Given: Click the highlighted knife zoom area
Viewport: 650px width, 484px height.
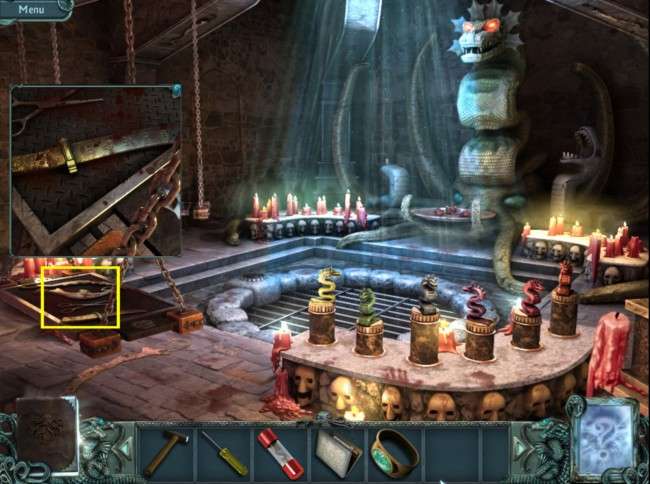Looking at the screenshot, I should [80, 297].
